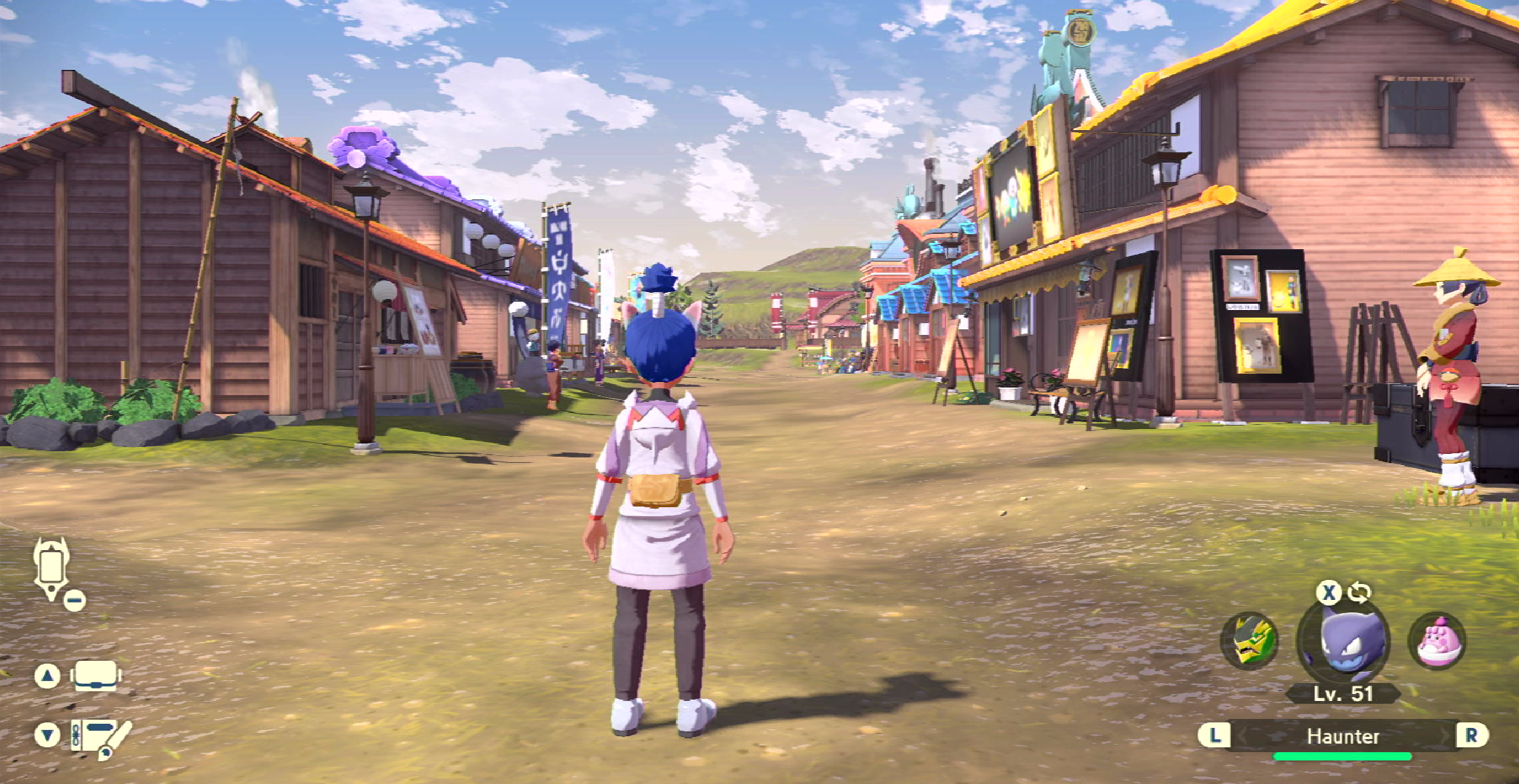This screenshot has width=1519, height=784.
Task: Pick the pink Blissey party portrait
Action: tap(1438, 641)
